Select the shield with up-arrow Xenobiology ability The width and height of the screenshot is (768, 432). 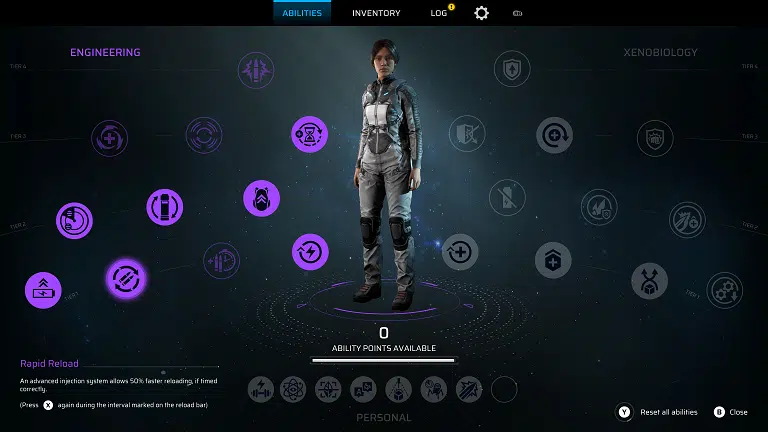tap(512, 68)
